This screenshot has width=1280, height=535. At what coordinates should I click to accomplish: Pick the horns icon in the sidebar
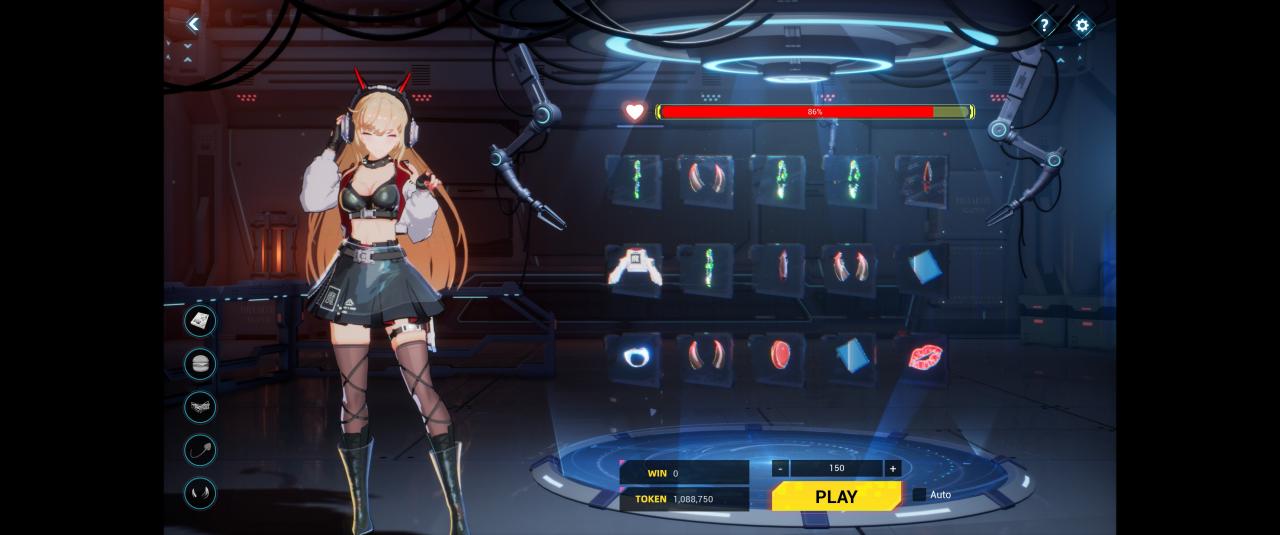[x=200, y=492]
